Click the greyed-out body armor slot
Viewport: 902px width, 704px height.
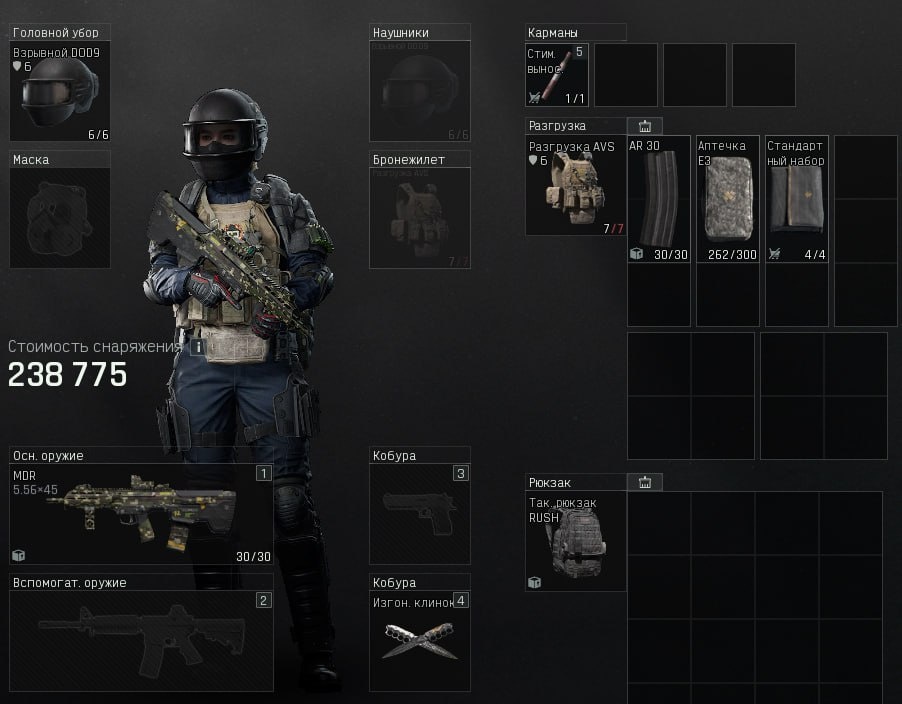(419, 217)
